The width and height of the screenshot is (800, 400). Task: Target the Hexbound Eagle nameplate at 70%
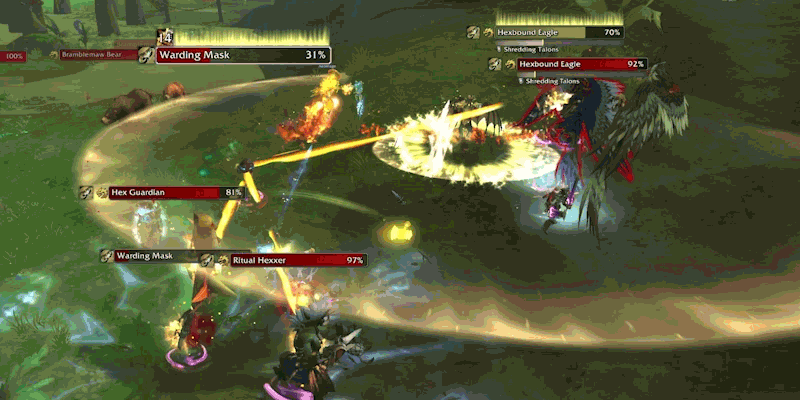pyautogui.click(x=554, y=32)
